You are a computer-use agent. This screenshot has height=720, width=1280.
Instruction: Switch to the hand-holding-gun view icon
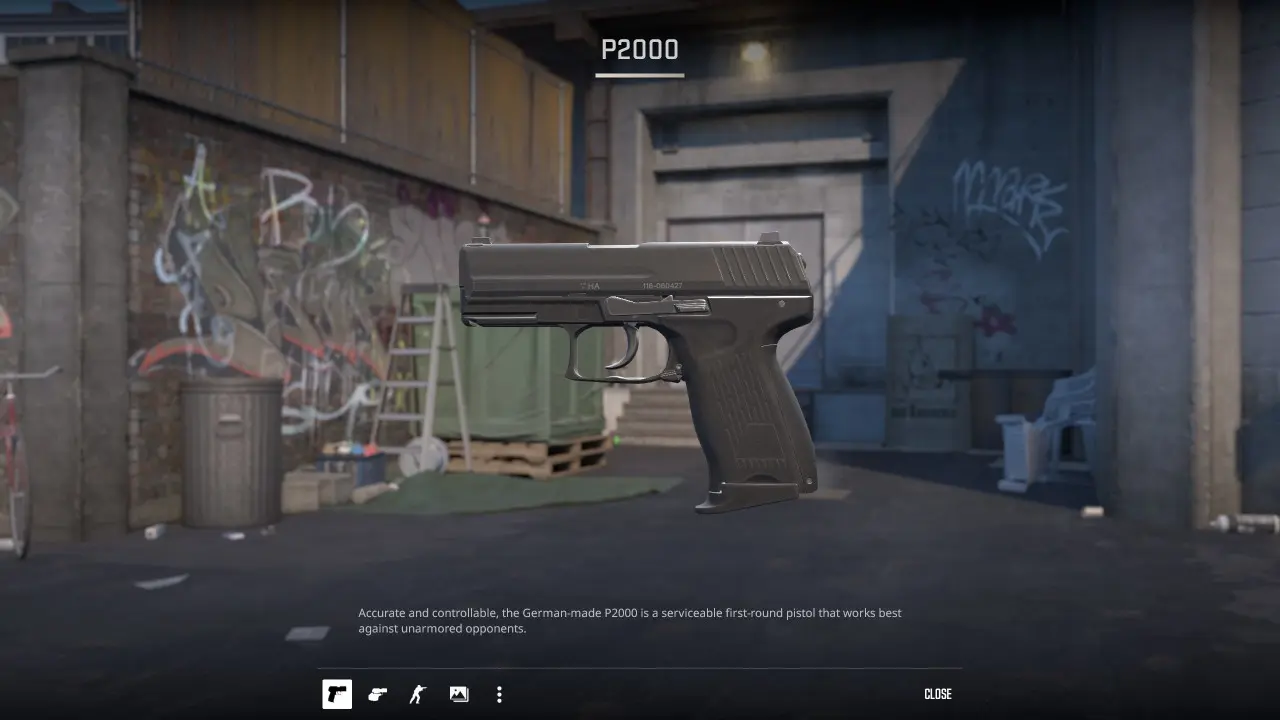pos(377,694)
